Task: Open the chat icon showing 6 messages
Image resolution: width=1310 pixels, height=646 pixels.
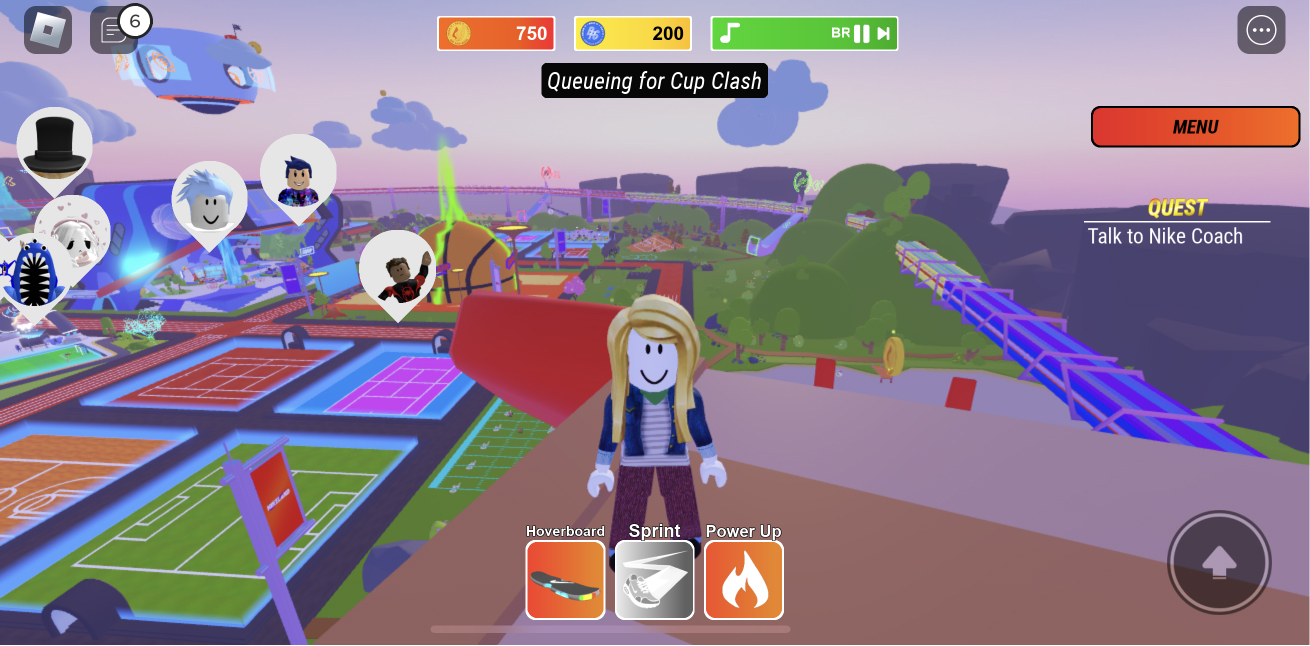Action: click(112, 31)
